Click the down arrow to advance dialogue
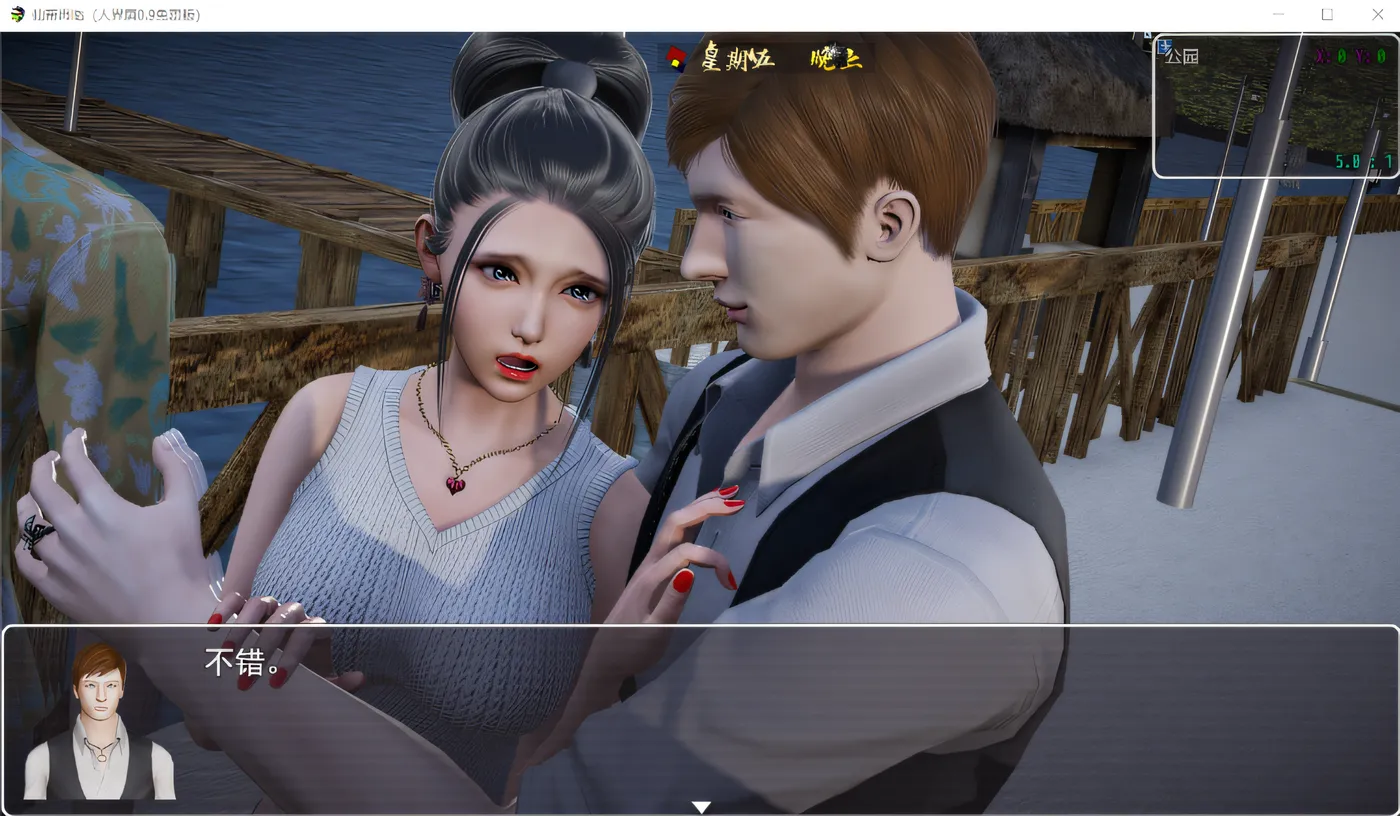 coord(701,806)
